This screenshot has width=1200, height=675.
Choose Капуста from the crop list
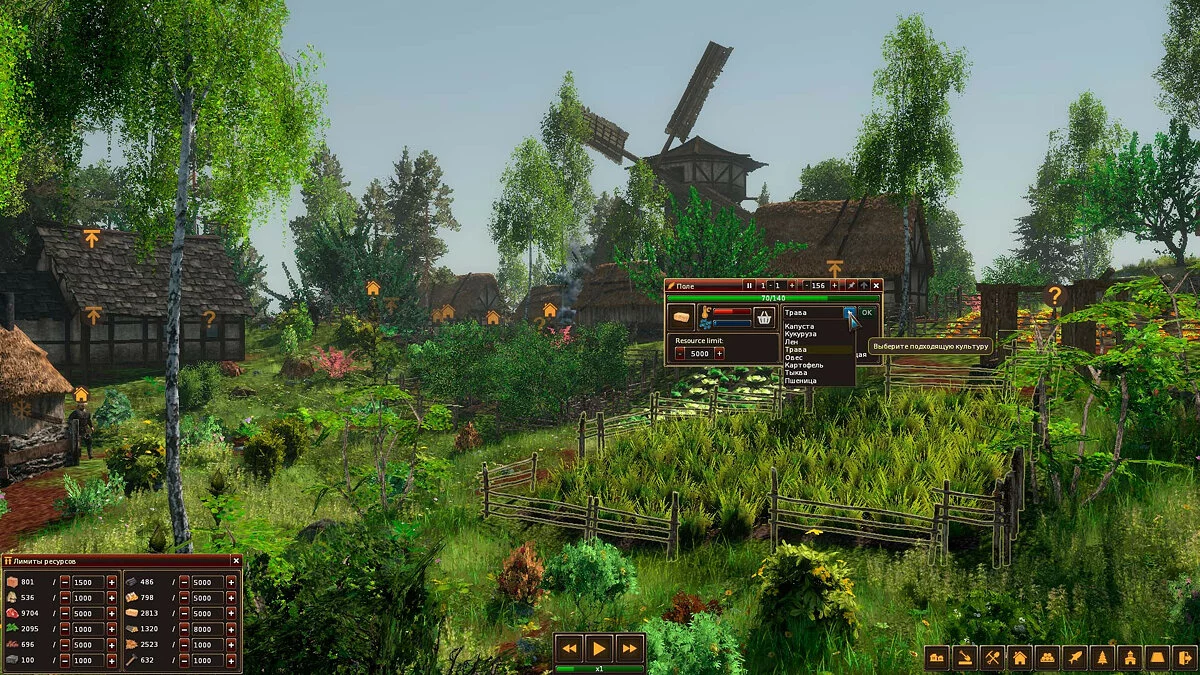[798, 326]
